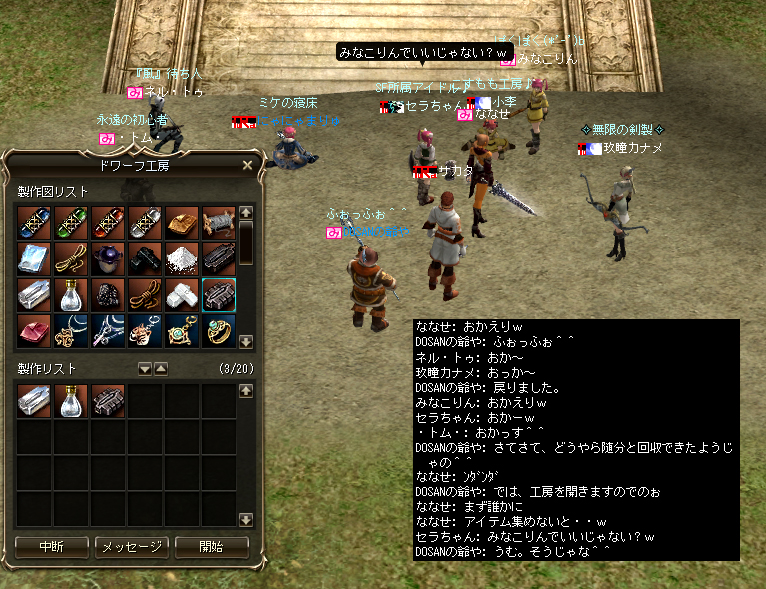The width and height of the screenshot is (766, 589).
Task: Select the glass flask in 製作リスト
Action: (x=70, y=401)
